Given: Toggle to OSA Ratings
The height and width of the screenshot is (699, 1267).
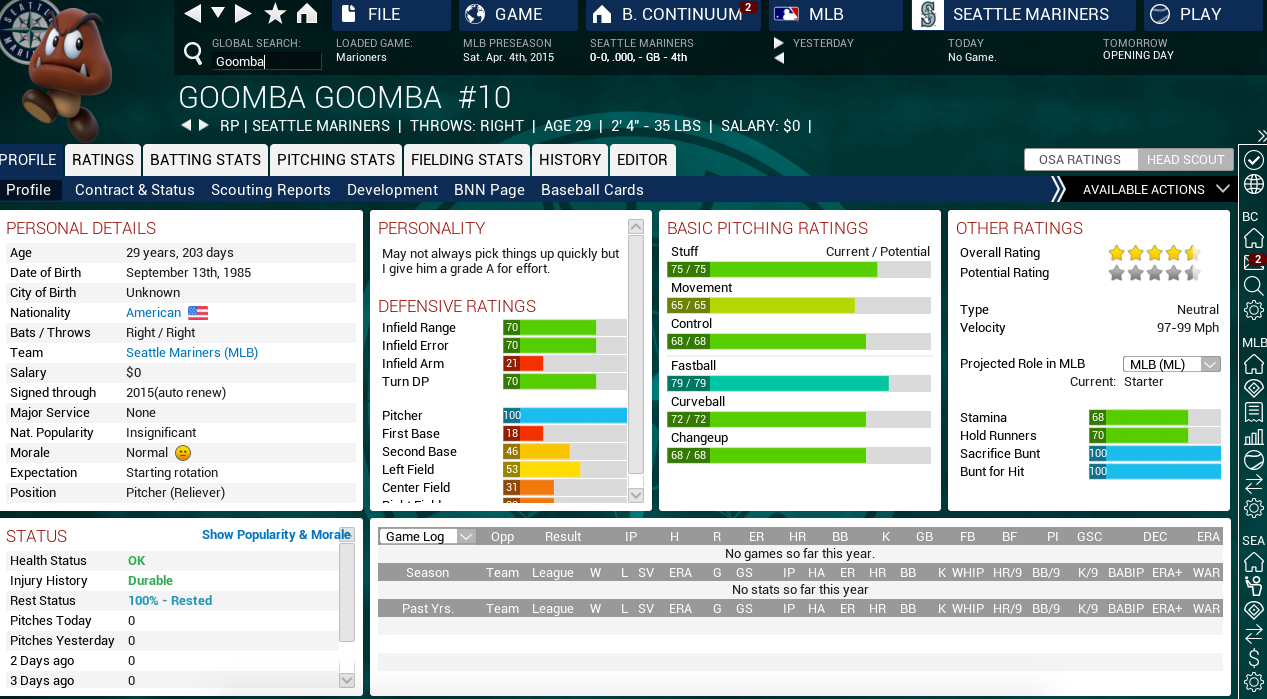Looking at the screenshot, I should pyautogui.click(x=1080, y=160).
